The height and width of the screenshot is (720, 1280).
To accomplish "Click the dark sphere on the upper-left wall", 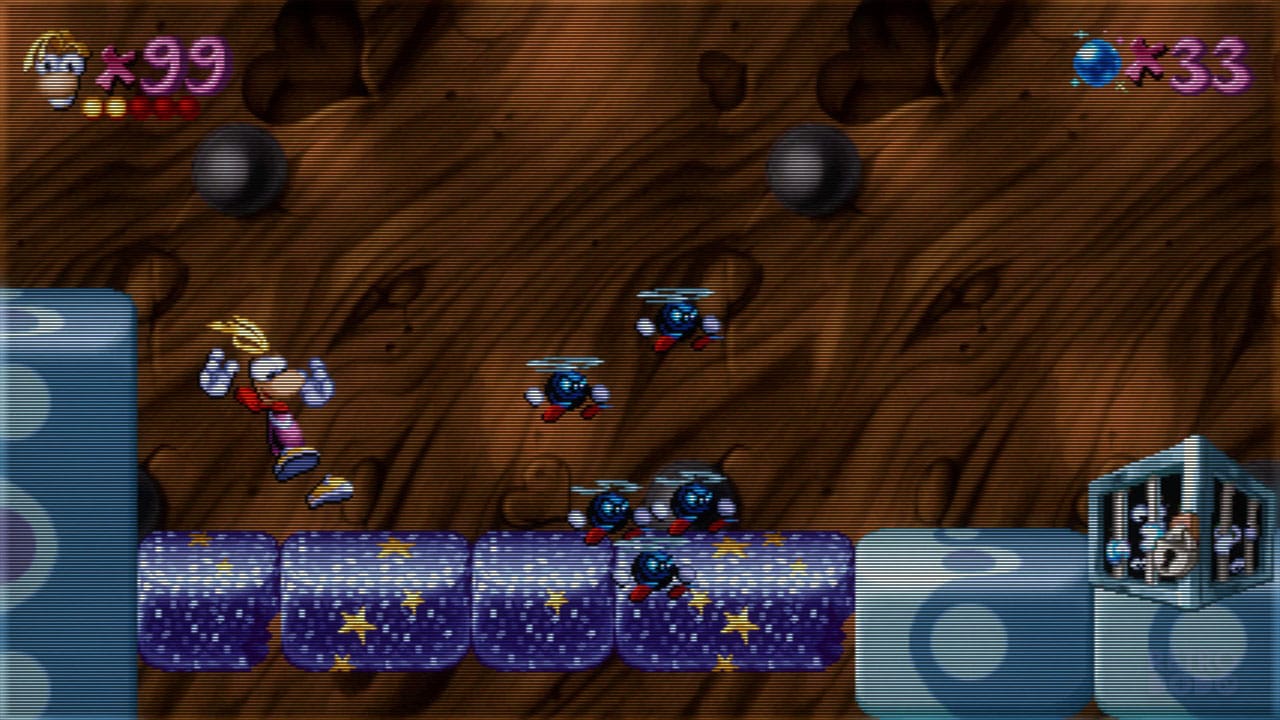I will coord(240,165).
